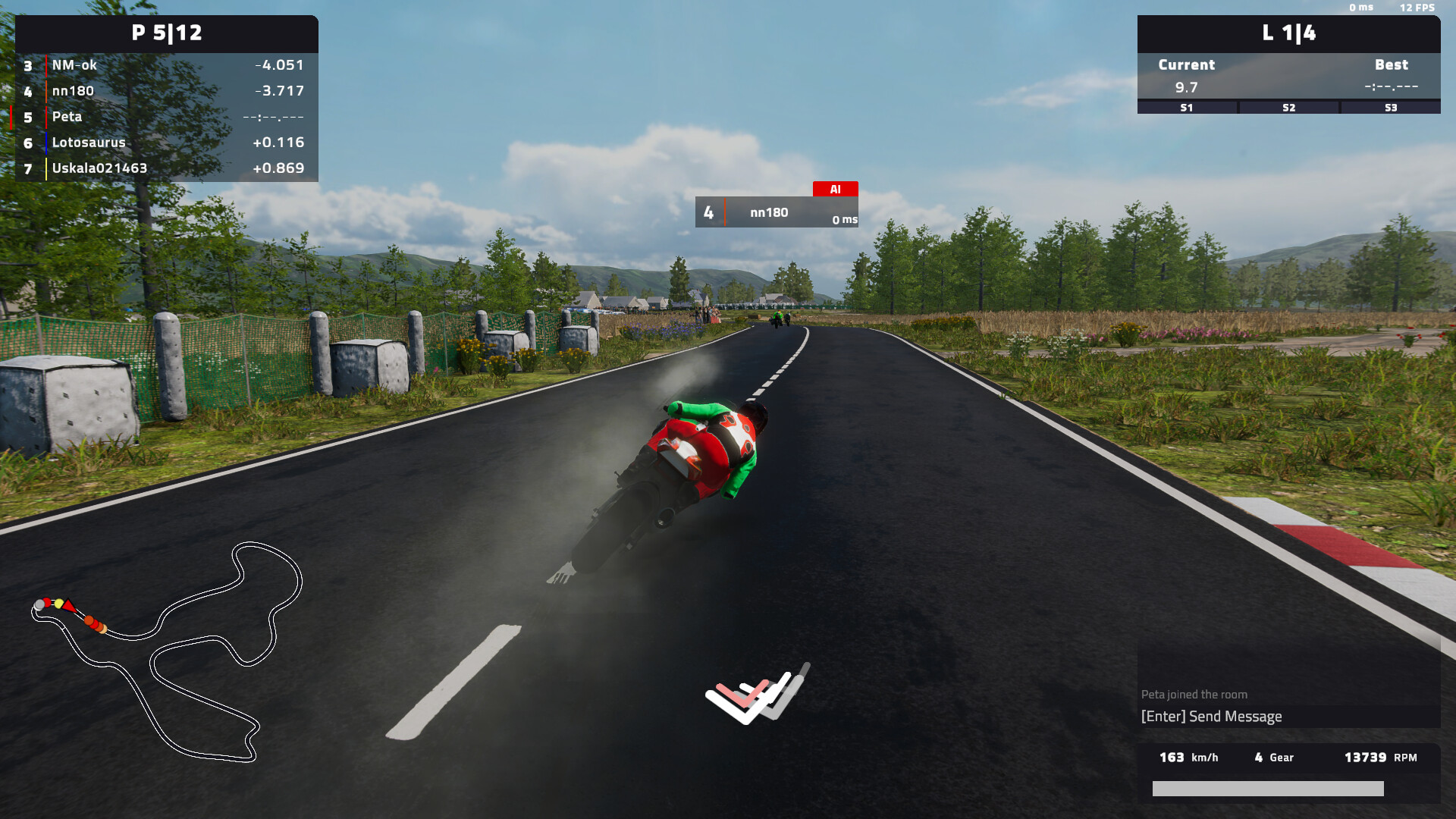Switch to the Best lap time column

[x=1392, y=65]
